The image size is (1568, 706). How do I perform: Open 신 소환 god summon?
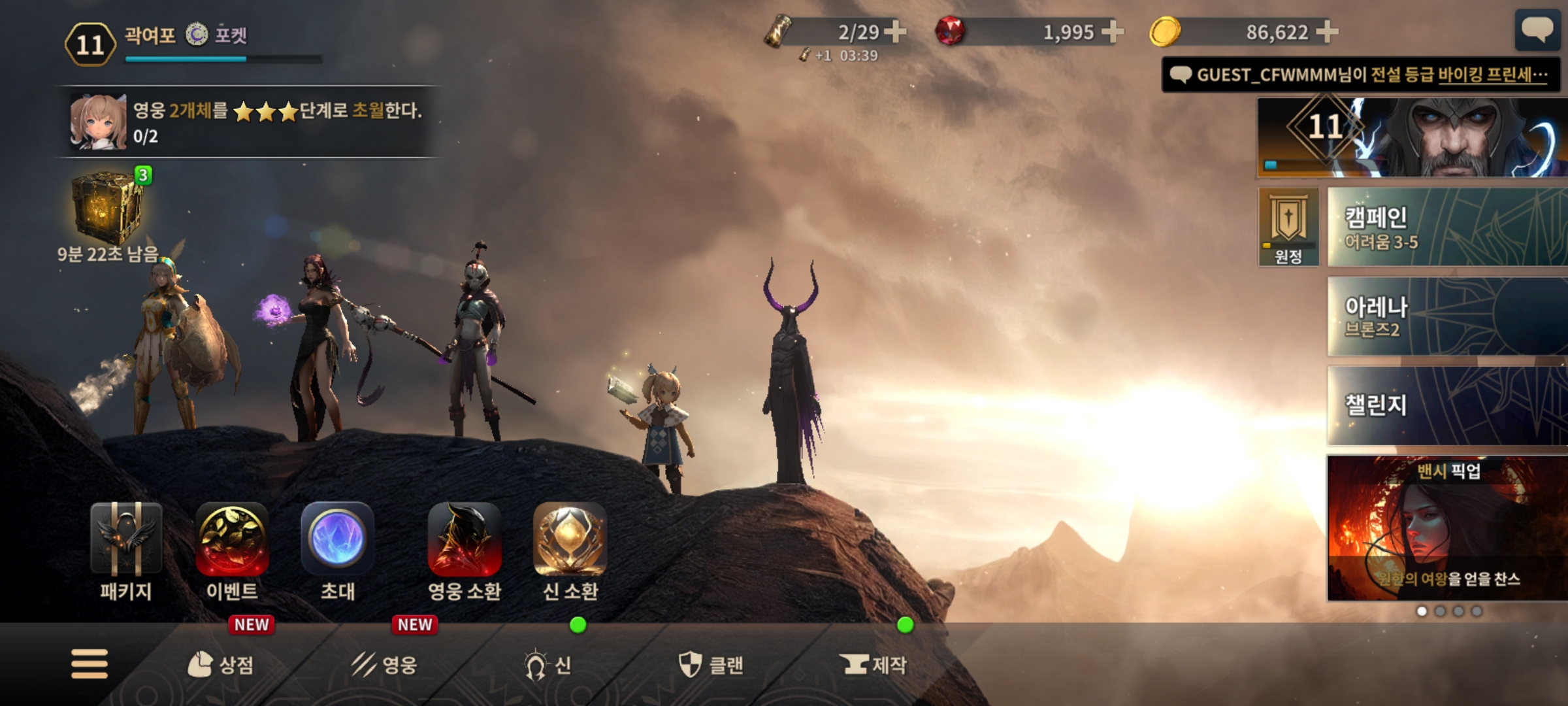pos(570,550)
